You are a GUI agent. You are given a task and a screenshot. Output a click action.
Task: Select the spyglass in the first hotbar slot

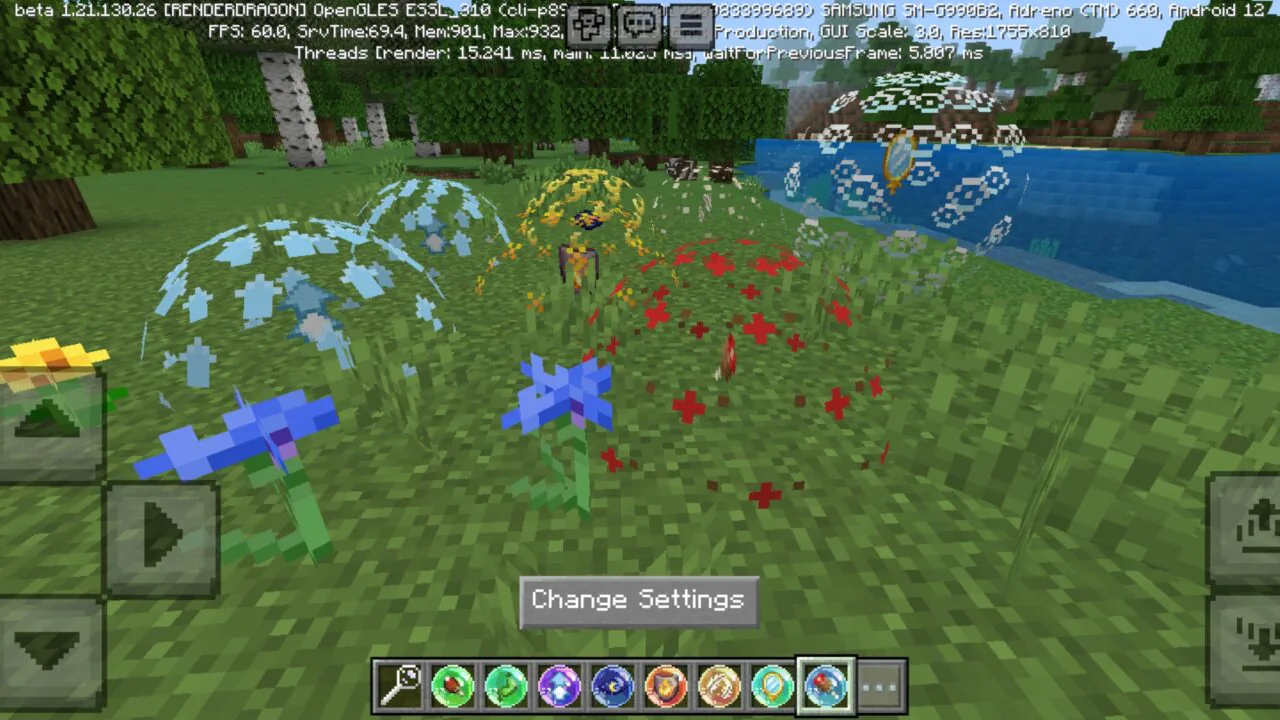400,684
